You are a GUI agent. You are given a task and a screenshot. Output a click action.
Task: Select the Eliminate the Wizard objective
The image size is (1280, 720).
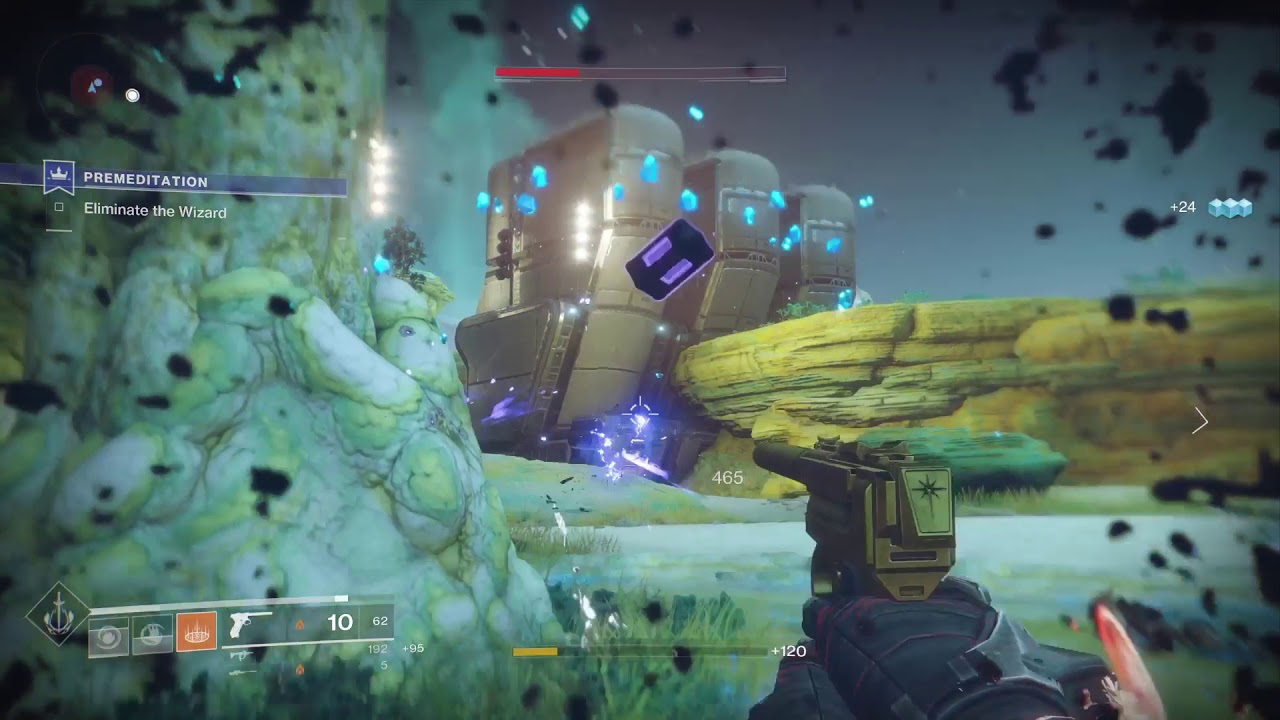[x=155, y=212]
